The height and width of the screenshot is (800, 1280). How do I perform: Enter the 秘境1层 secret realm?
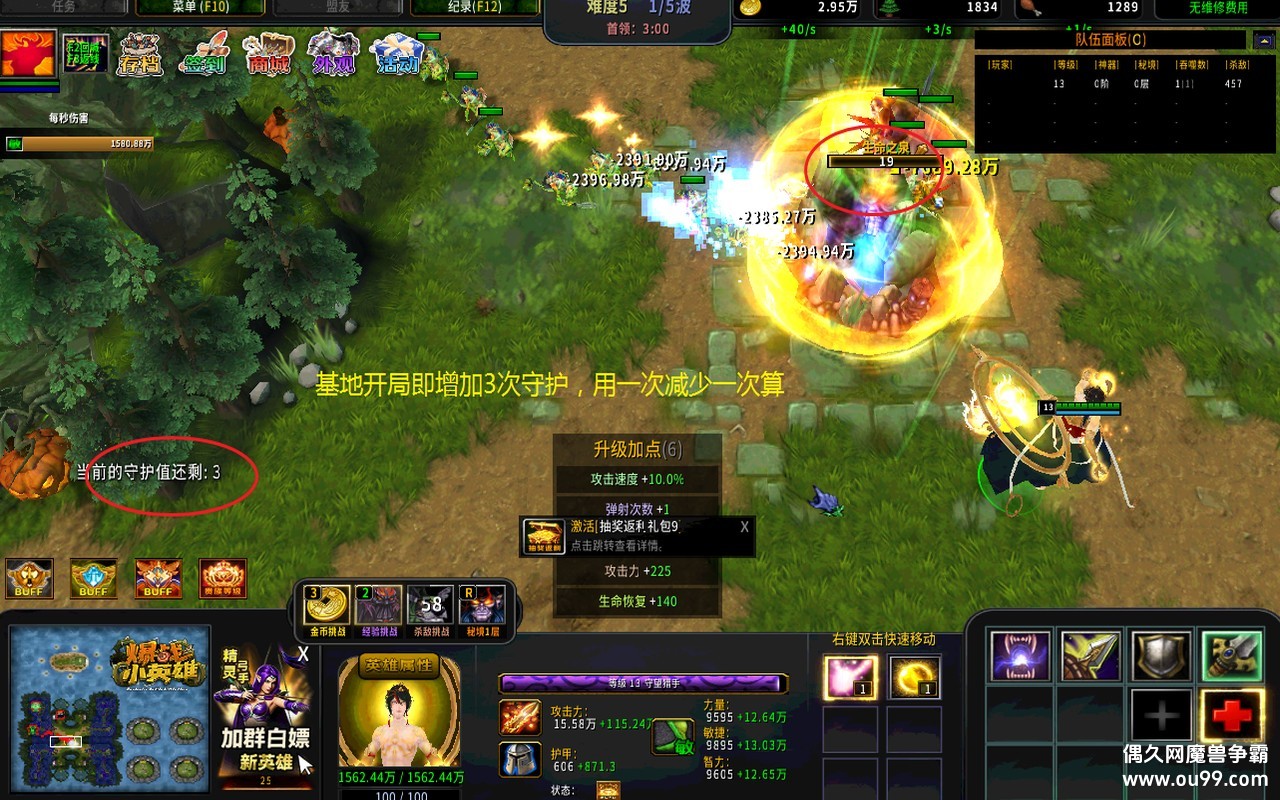pos(482,606)
